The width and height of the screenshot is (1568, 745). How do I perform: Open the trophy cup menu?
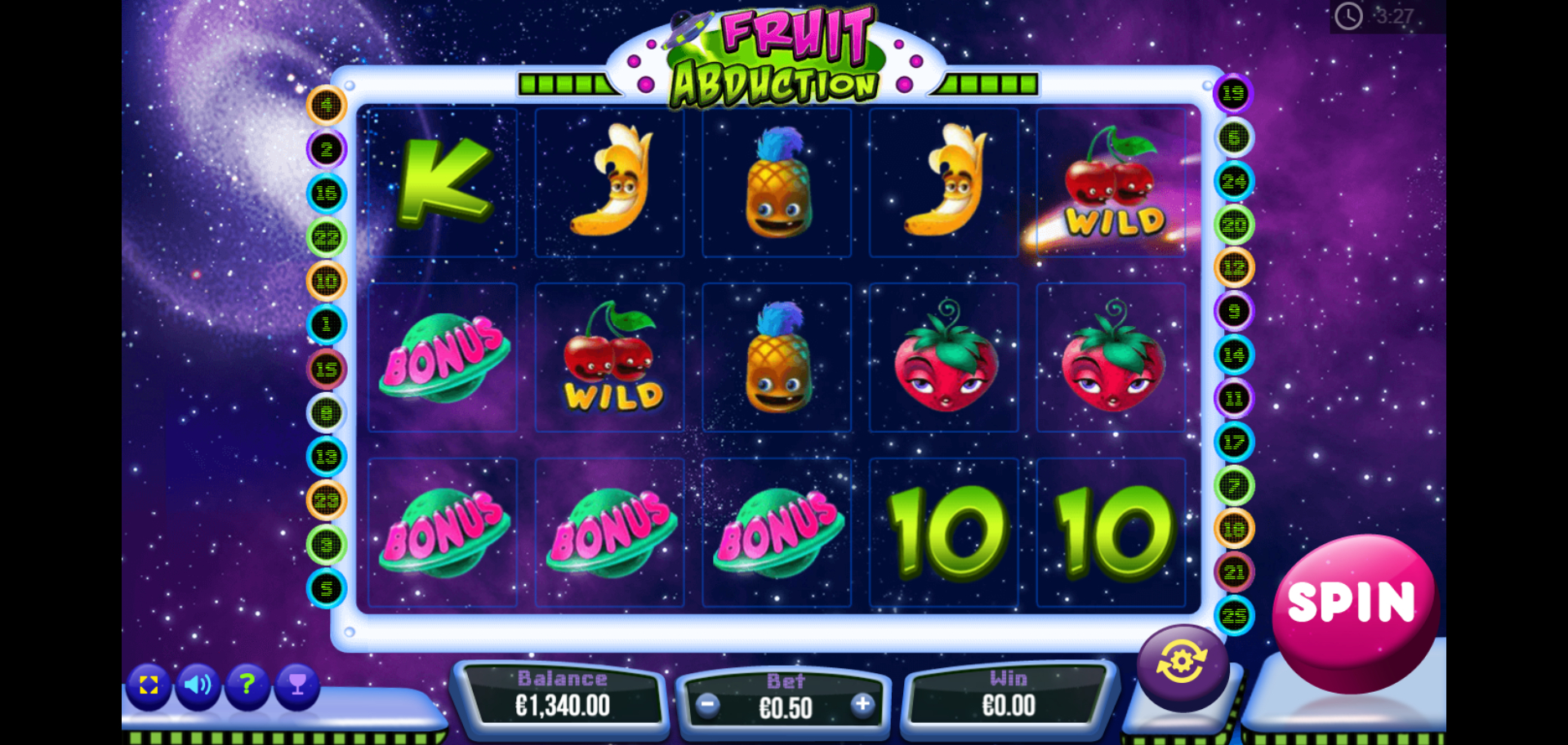tap(297, 685)
